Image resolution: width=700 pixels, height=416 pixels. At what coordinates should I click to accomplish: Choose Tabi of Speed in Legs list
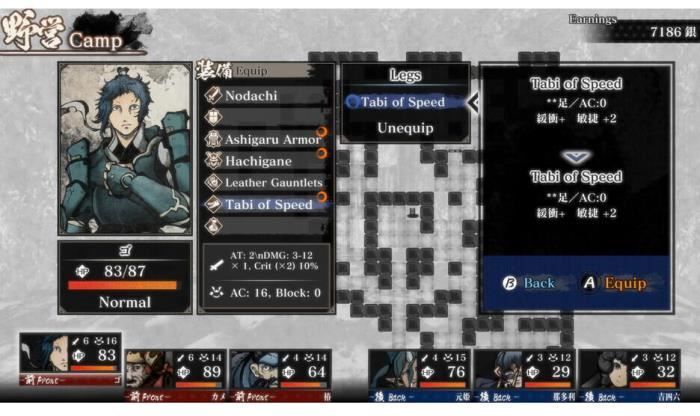pos(403,102)
